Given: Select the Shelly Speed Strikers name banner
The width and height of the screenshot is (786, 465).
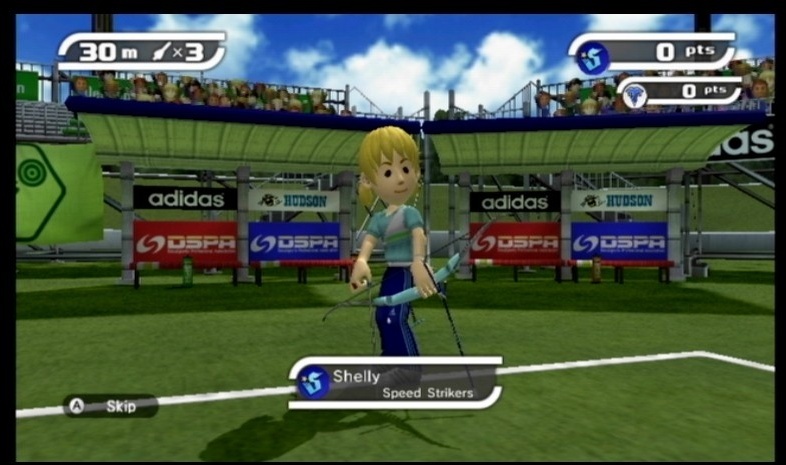Looking at the screenshot, I should point(396,383).
